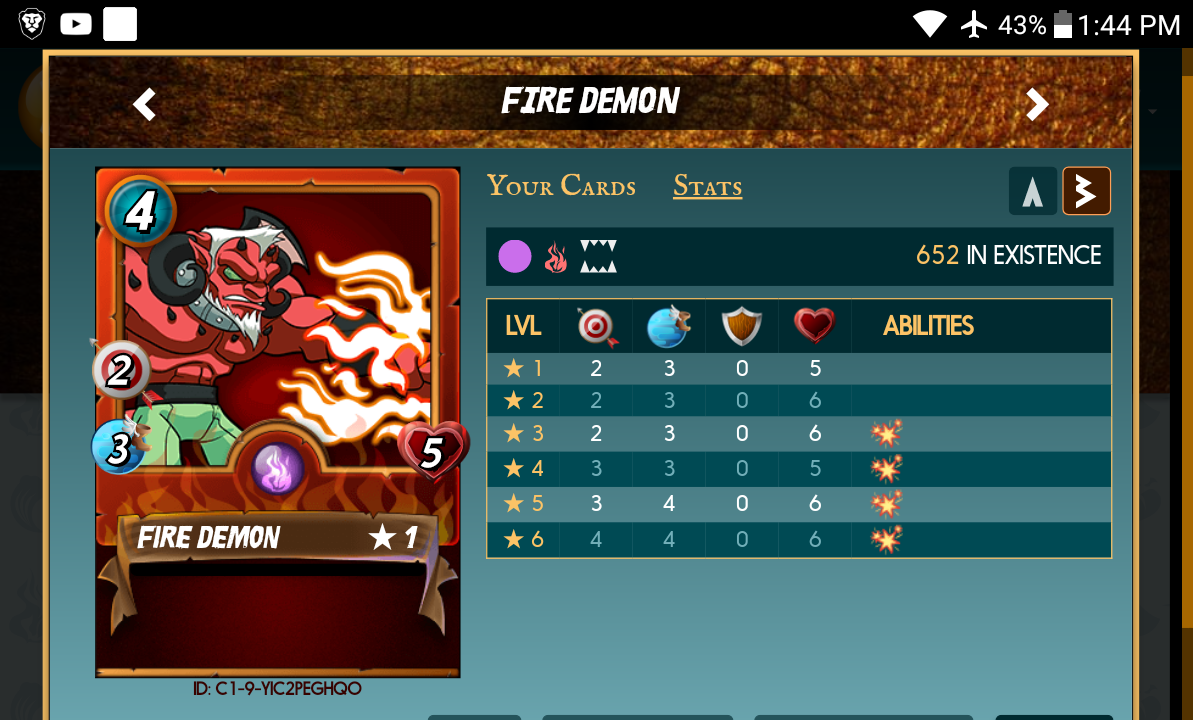Viewport: 1193px width, 720px height.
Task: Go to the next card with right arrow
Action: (x=1037, y=104)
